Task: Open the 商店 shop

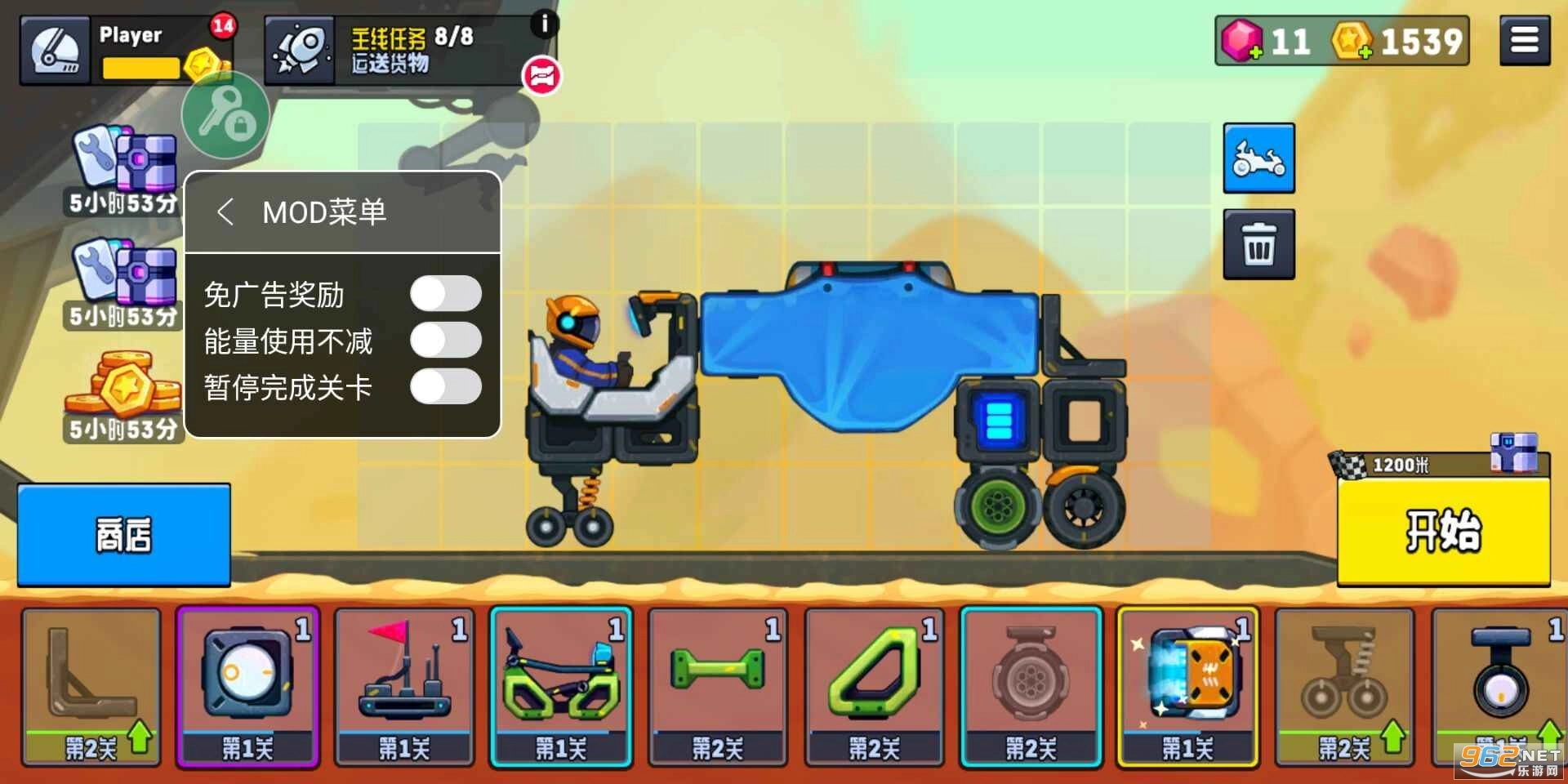Action: pos(122,535)
